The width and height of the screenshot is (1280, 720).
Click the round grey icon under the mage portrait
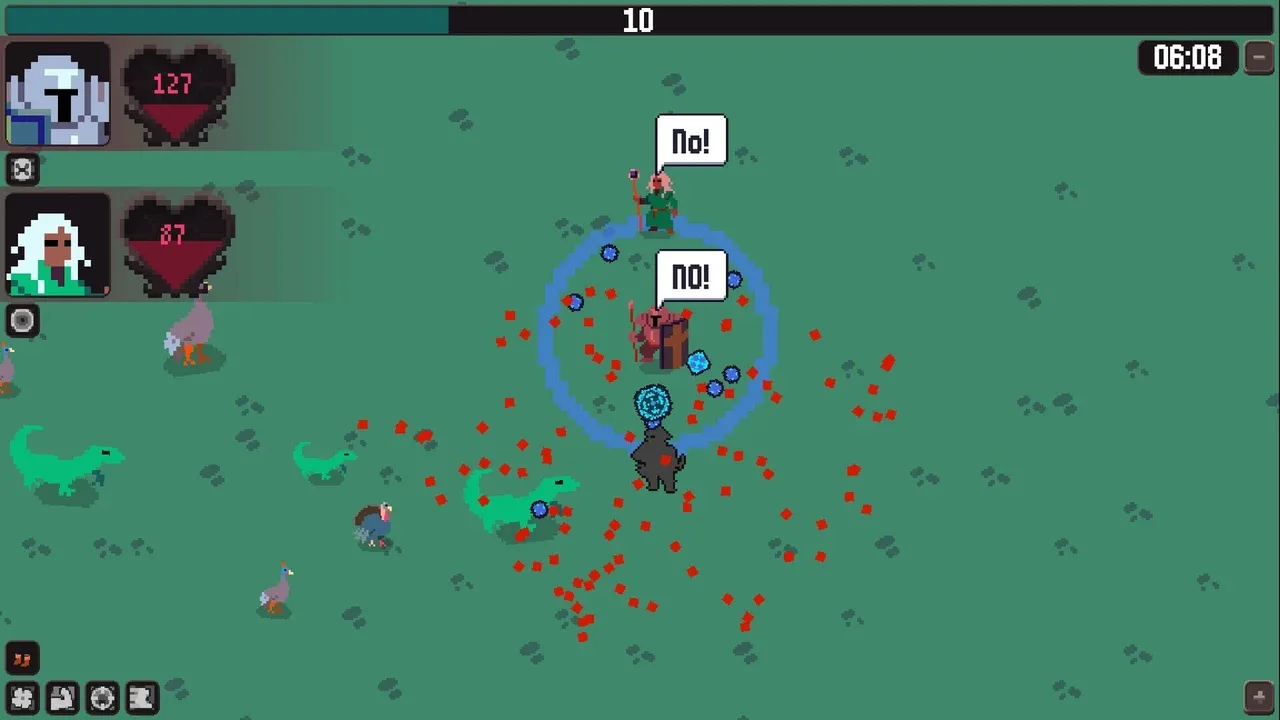tap(22, 320)
